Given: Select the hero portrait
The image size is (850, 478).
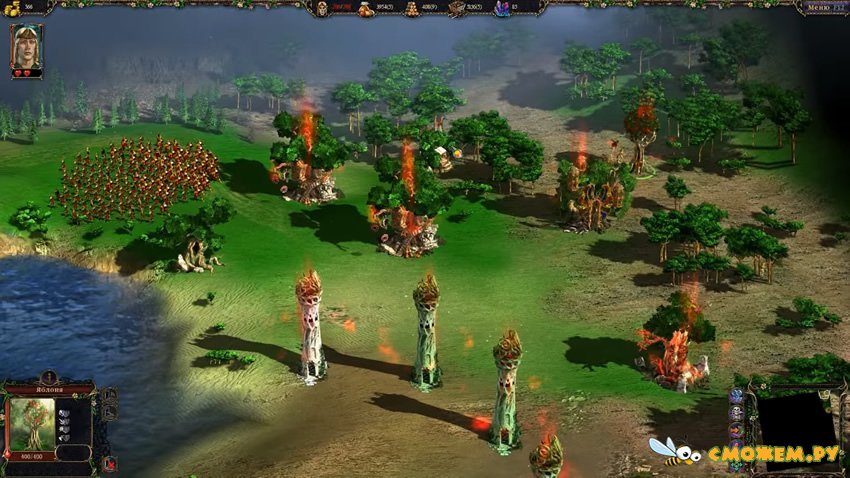Looking at the screenshot, I should pos(26,49).
